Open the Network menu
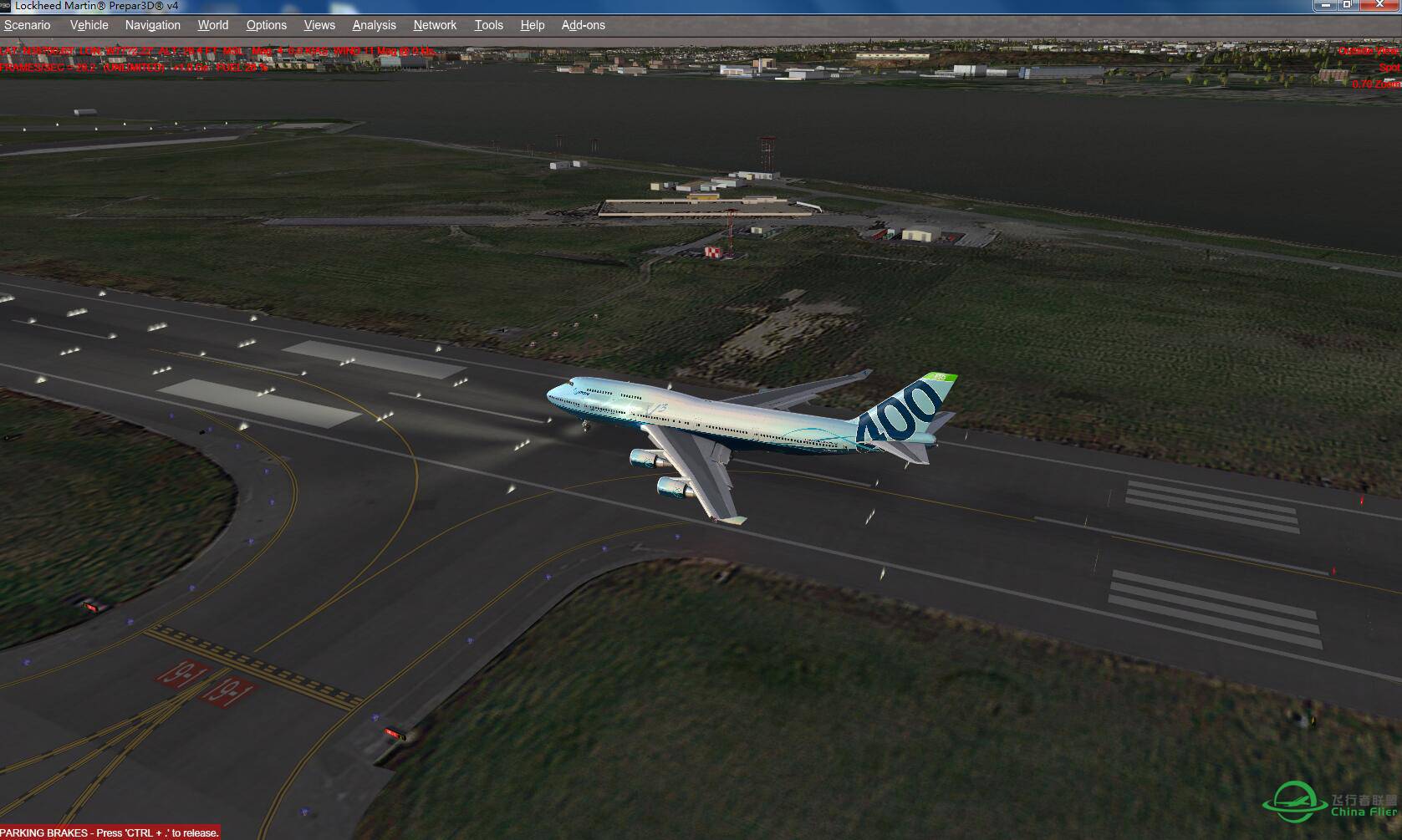1402x840 pixels. (435, 25)
